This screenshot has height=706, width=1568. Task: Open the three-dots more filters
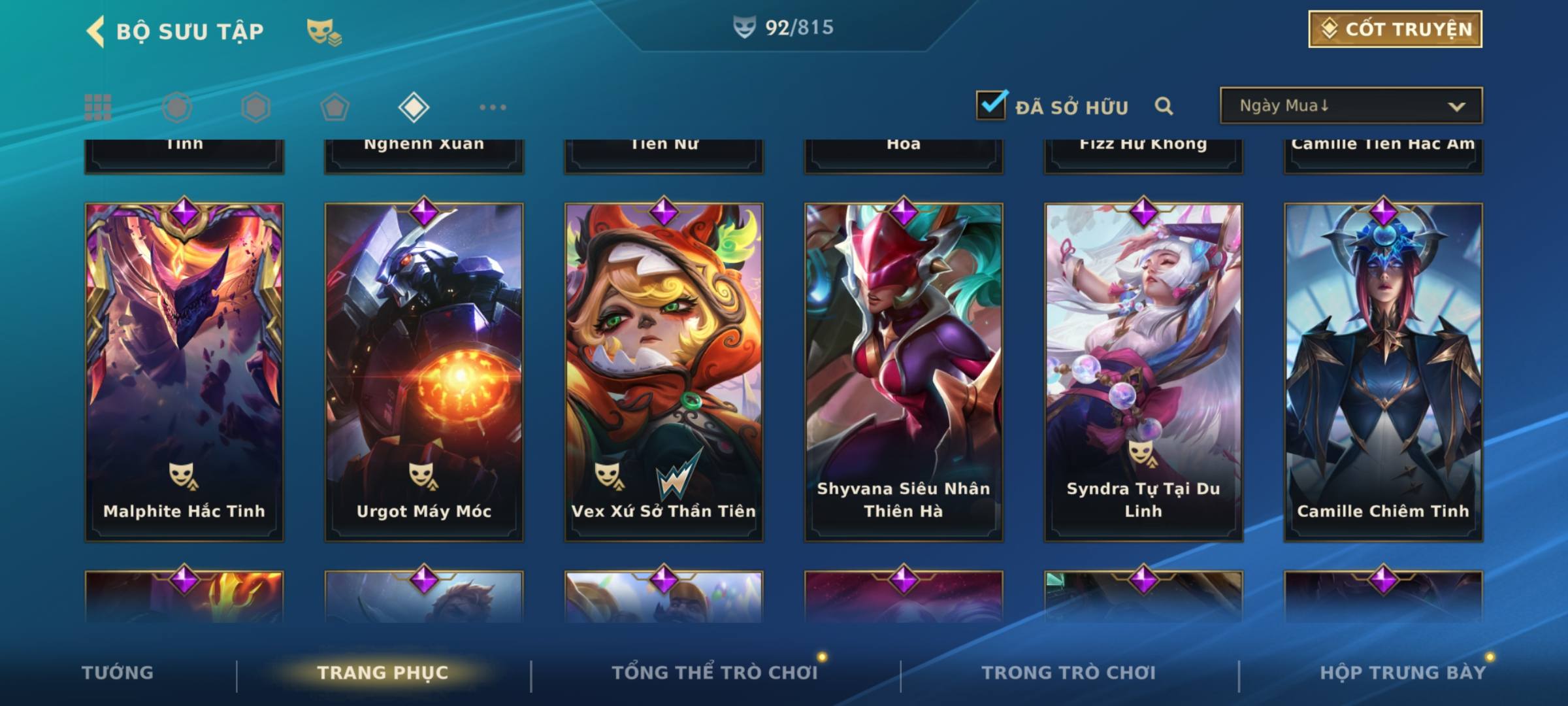493,107
